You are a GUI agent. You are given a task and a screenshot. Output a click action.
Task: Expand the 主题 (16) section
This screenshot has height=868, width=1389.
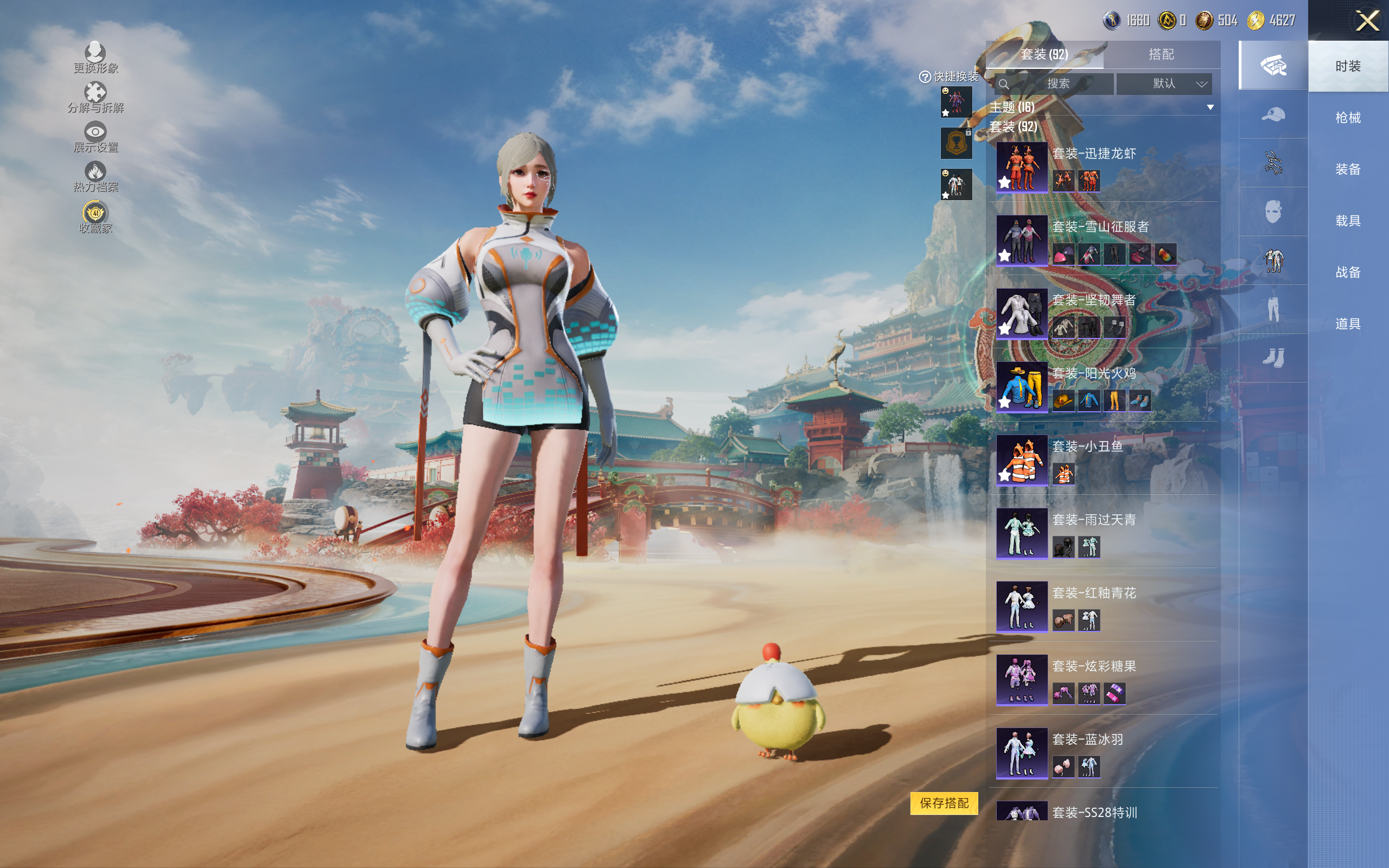click(1210, 107)
